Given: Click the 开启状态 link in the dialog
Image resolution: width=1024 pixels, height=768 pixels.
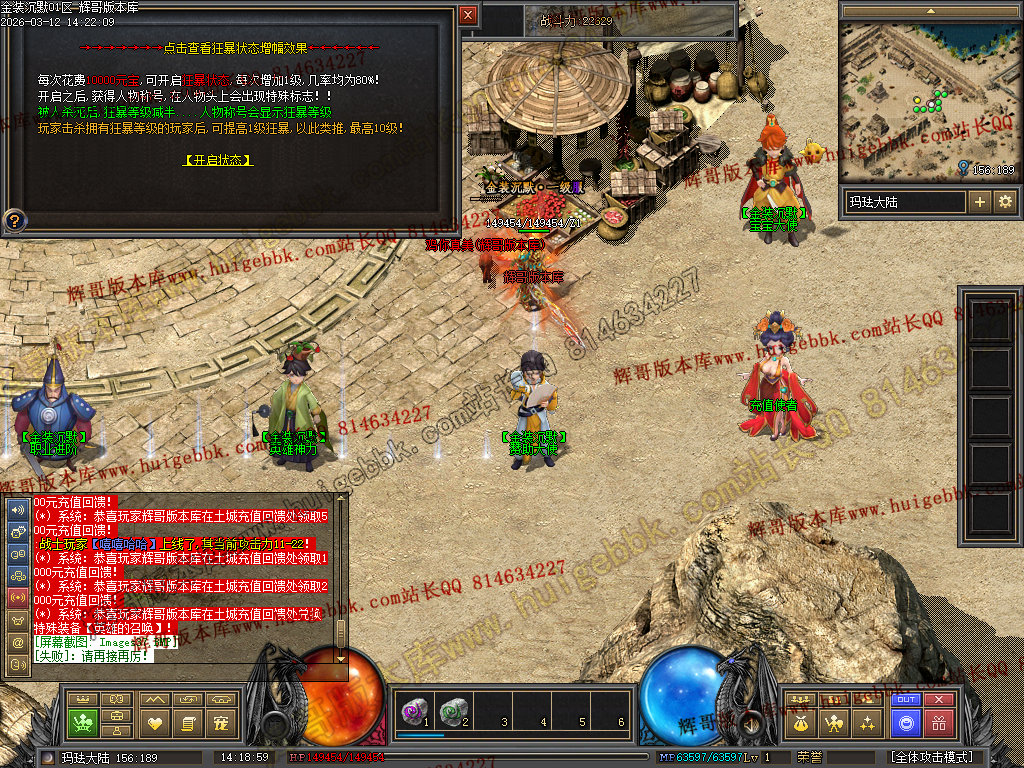Looking at the screenshot, I should [x=218, y=160].
